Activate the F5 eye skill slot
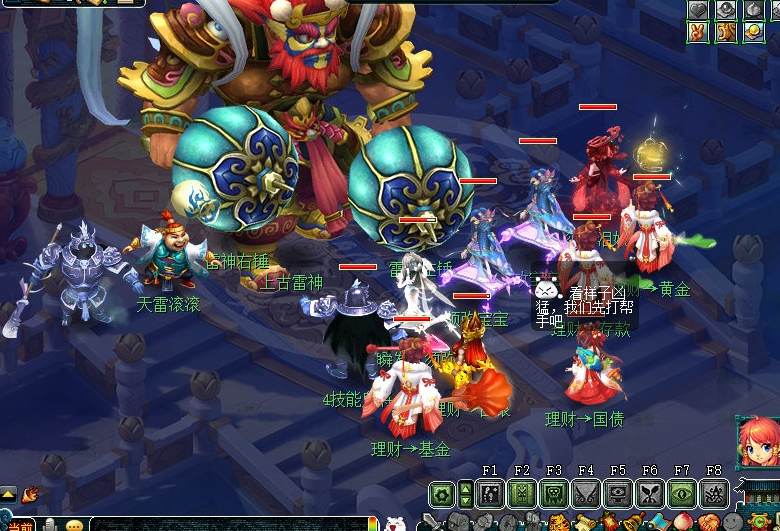 coord(618,494)
